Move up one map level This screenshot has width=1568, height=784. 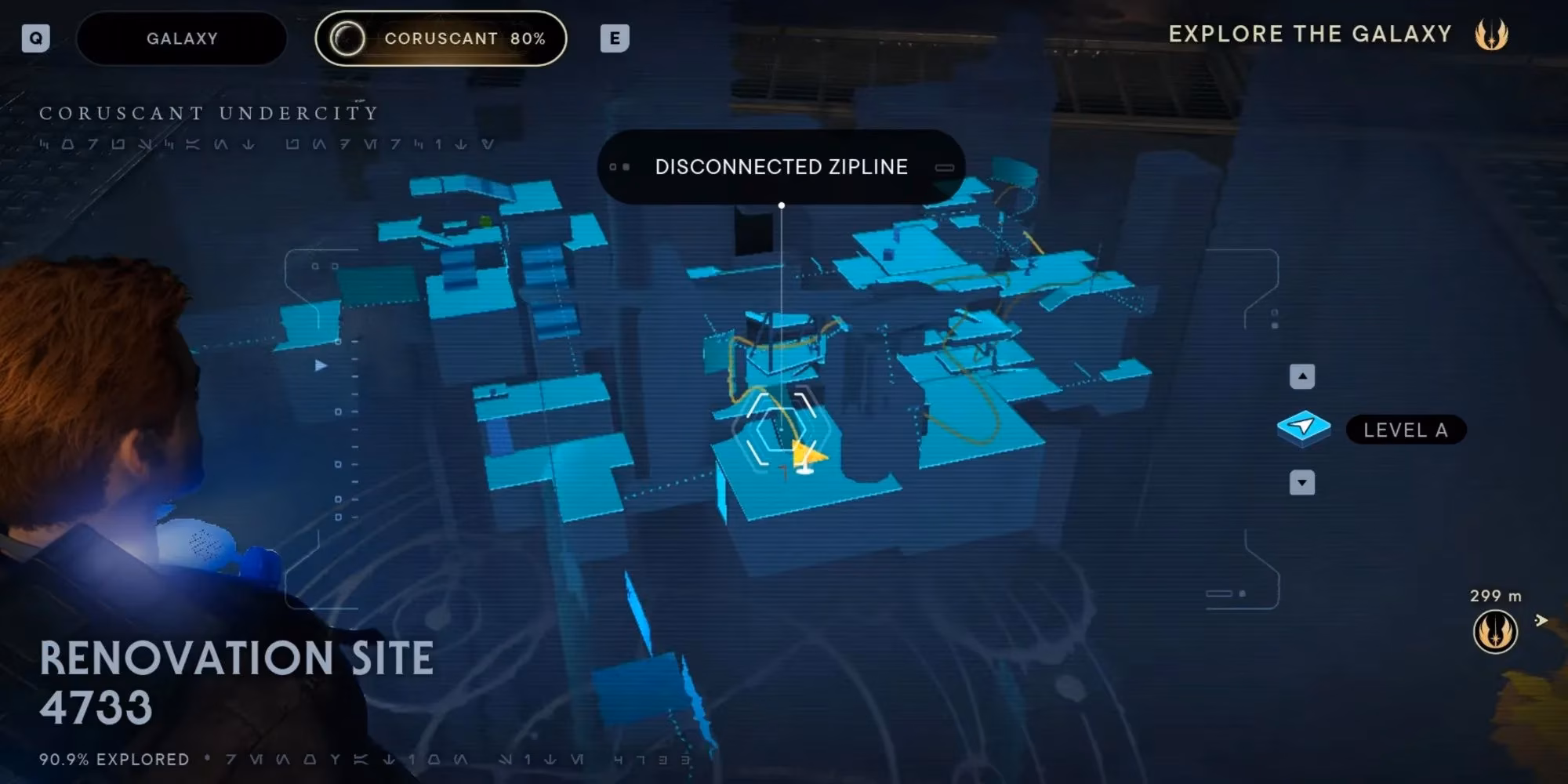tap(1302, 376)
